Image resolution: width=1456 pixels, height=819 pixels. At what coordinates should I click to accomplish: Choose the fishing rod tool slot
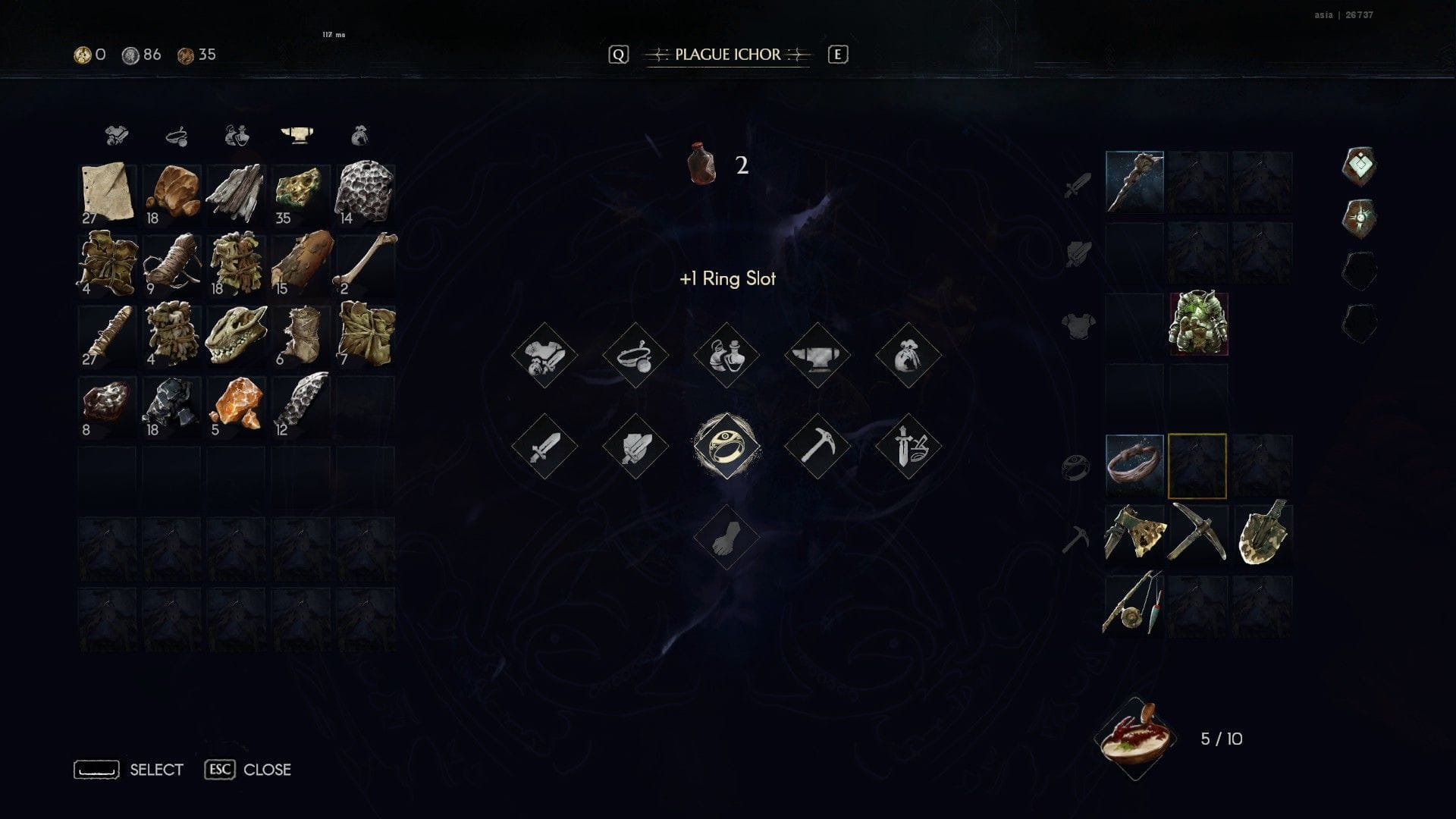[x=1134, y=604]
